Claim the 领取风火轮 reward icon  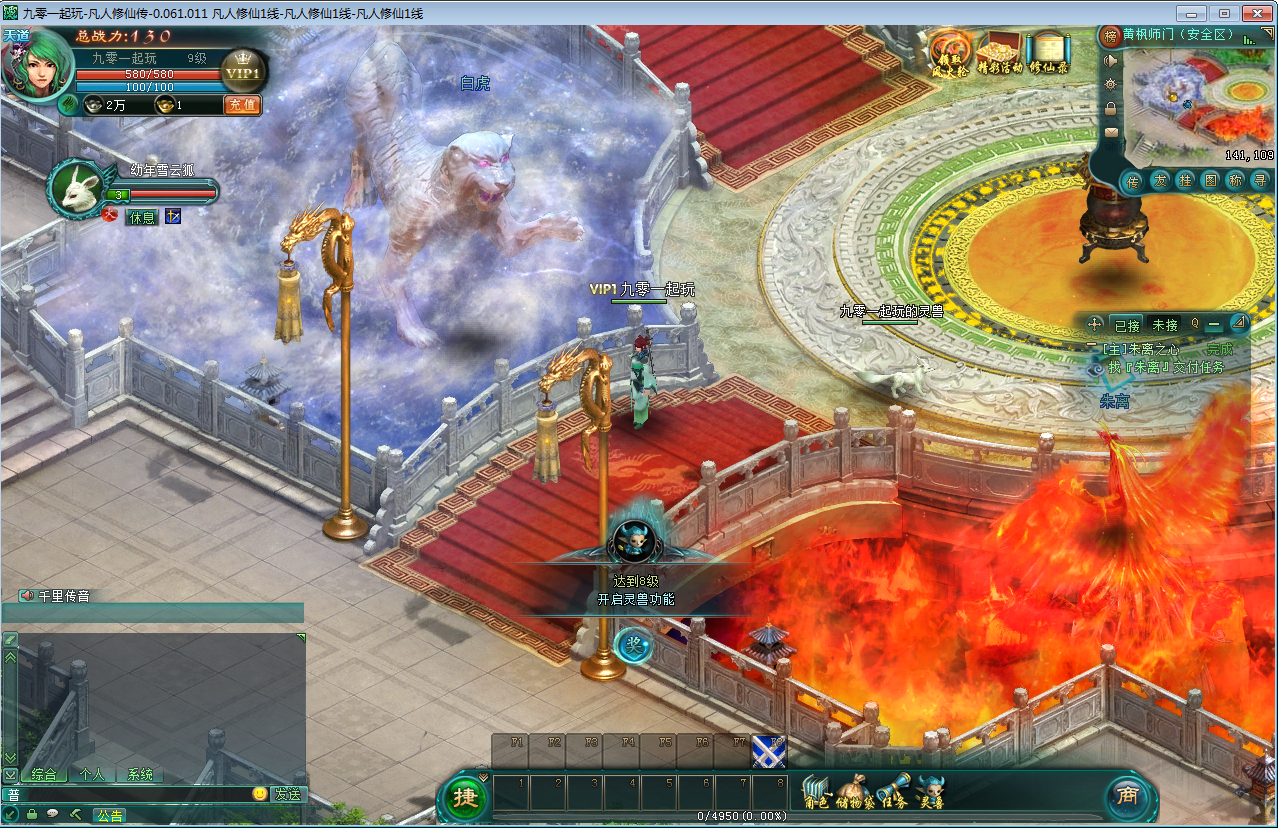pos(949,52)
